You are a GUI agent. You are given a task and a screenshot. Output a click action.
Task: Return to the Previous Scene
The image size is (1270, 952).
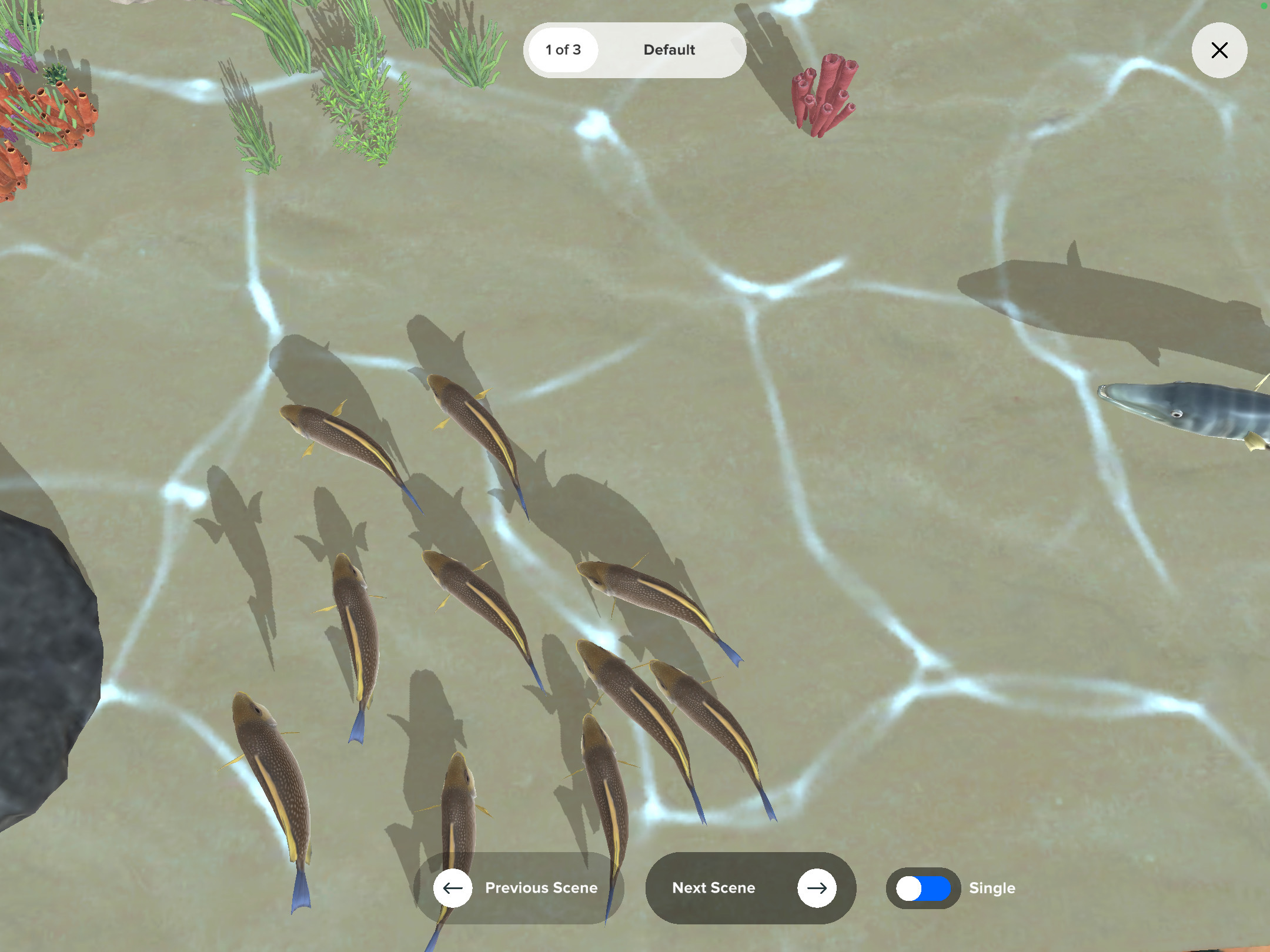tap(519, 887)
